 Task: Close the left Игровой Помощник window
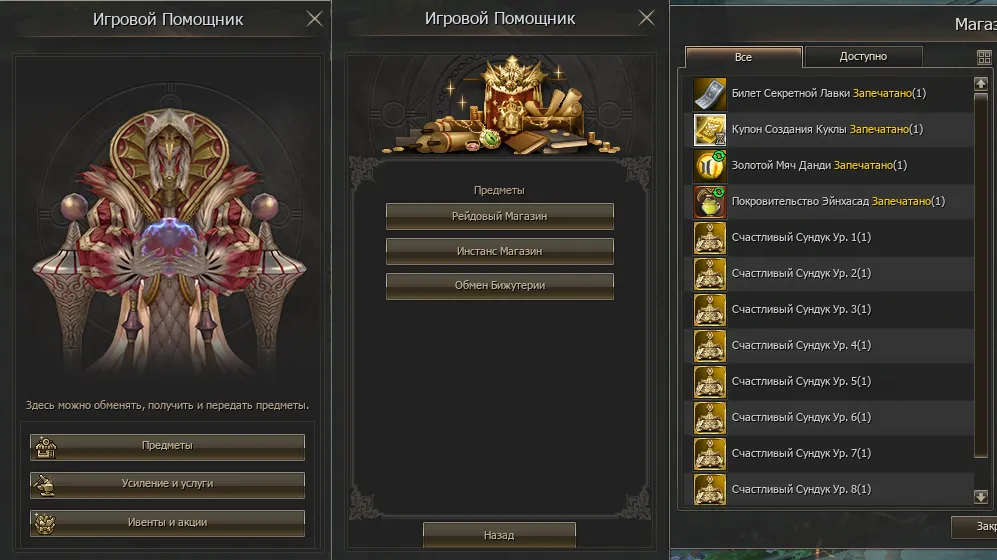tap(314, 18)
